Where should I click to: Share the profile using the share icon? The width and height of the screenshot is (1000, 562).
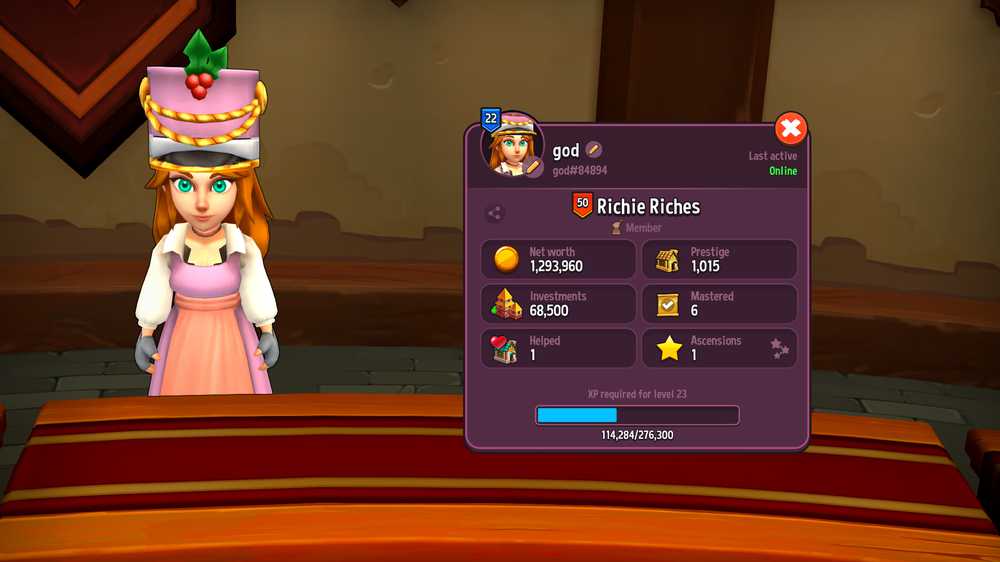click(494, 212)
